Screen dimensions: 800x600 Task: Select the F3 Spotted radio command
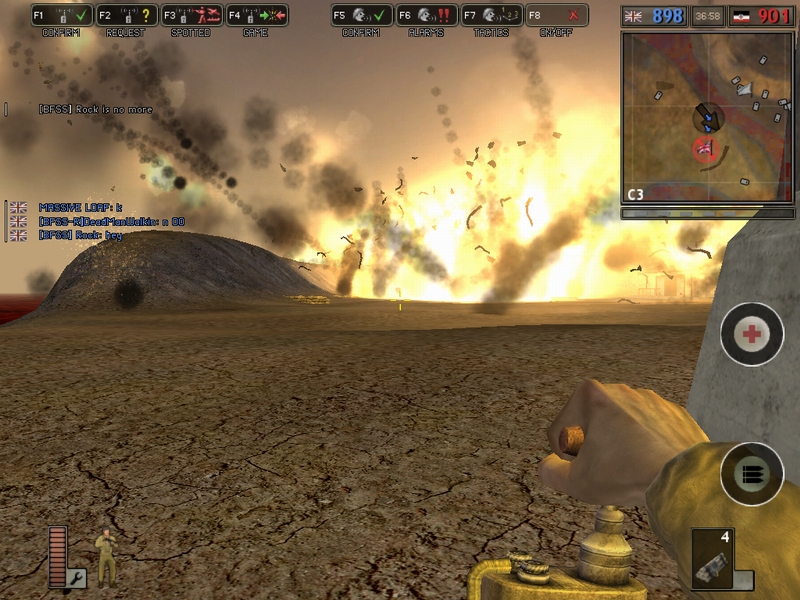coord(191,15)
